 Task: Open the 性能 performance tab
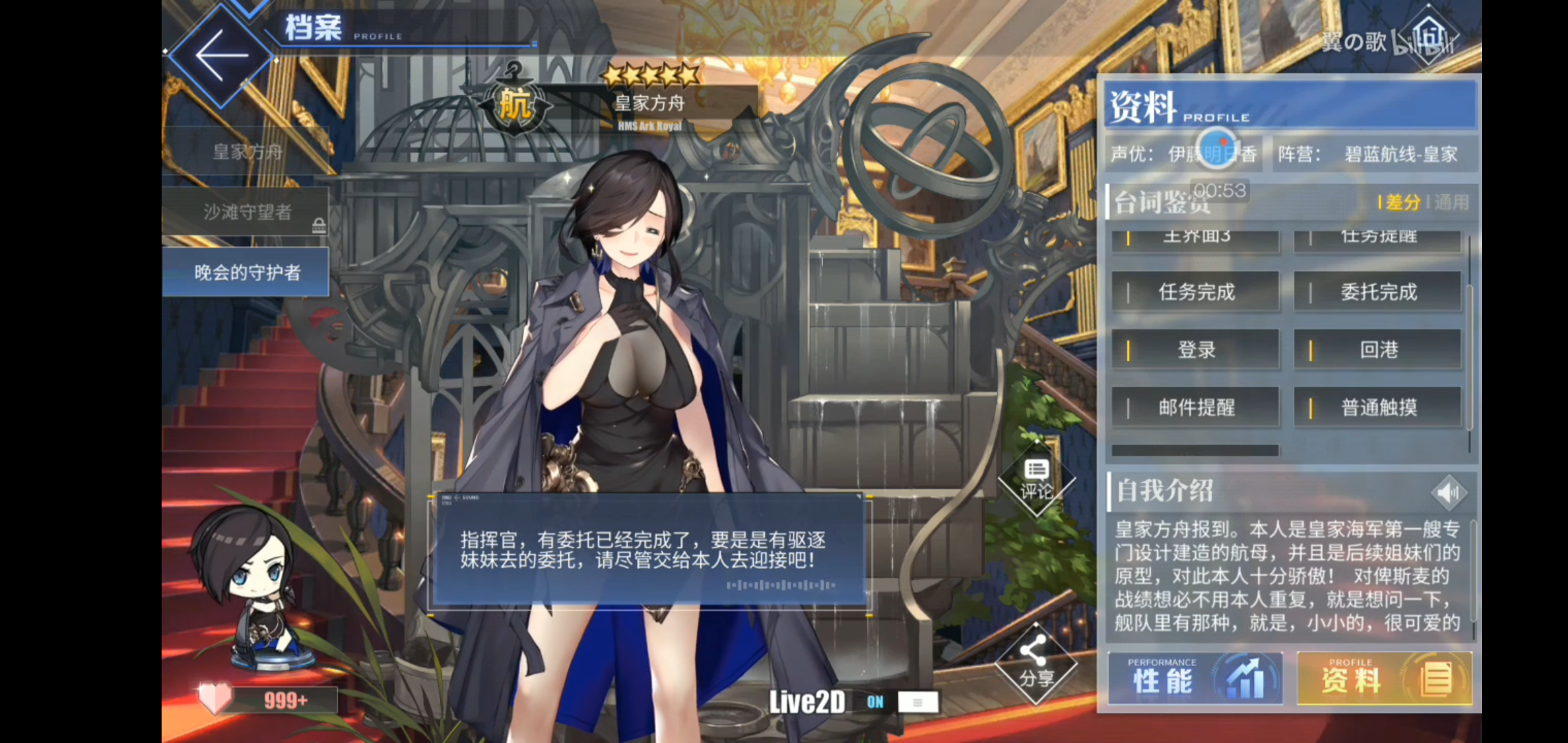tap(1195, 679)
